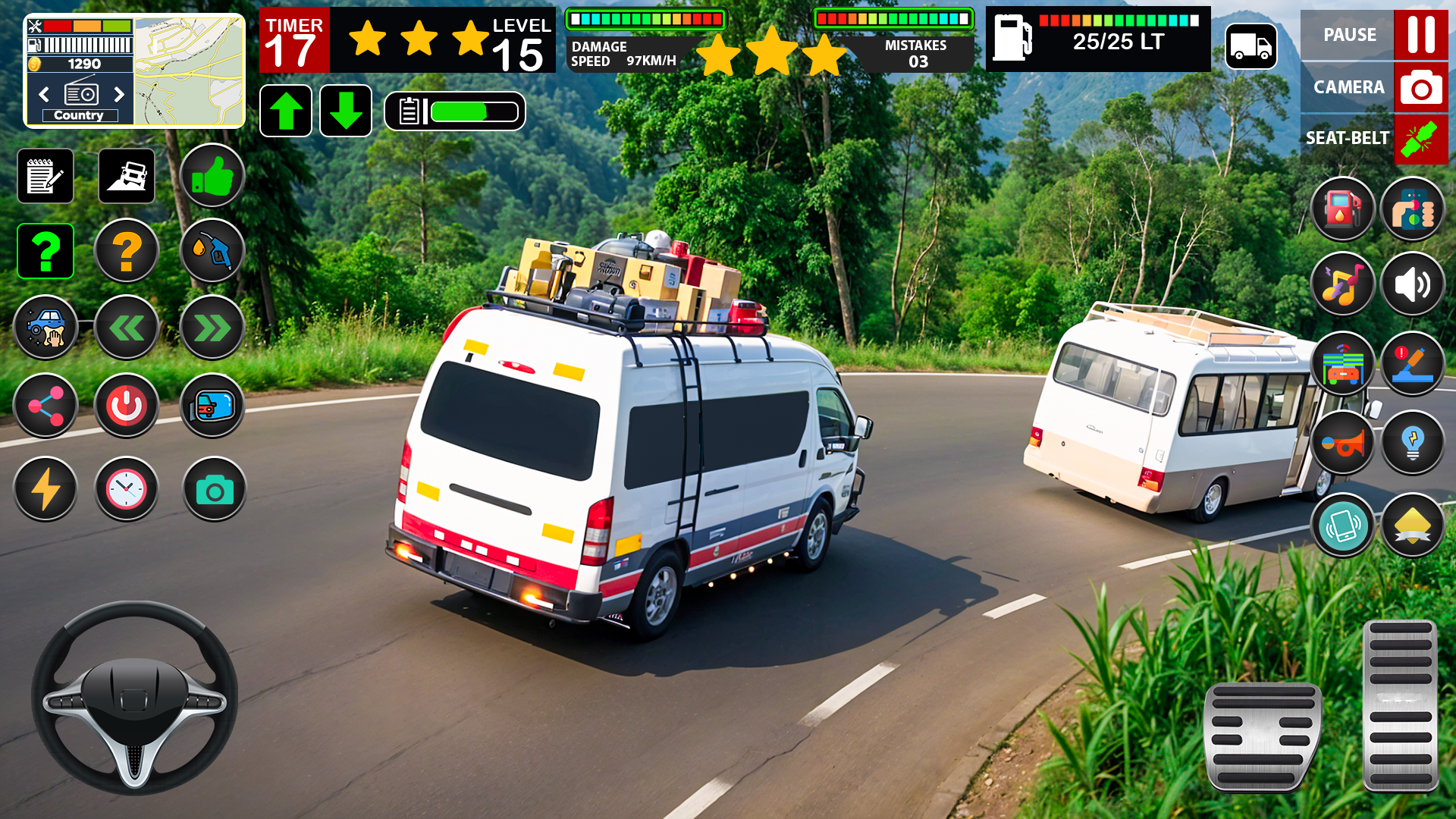This screenshot has width=1456, height=819.
Task: Click the red power engine button
Action: click(127, 406)
